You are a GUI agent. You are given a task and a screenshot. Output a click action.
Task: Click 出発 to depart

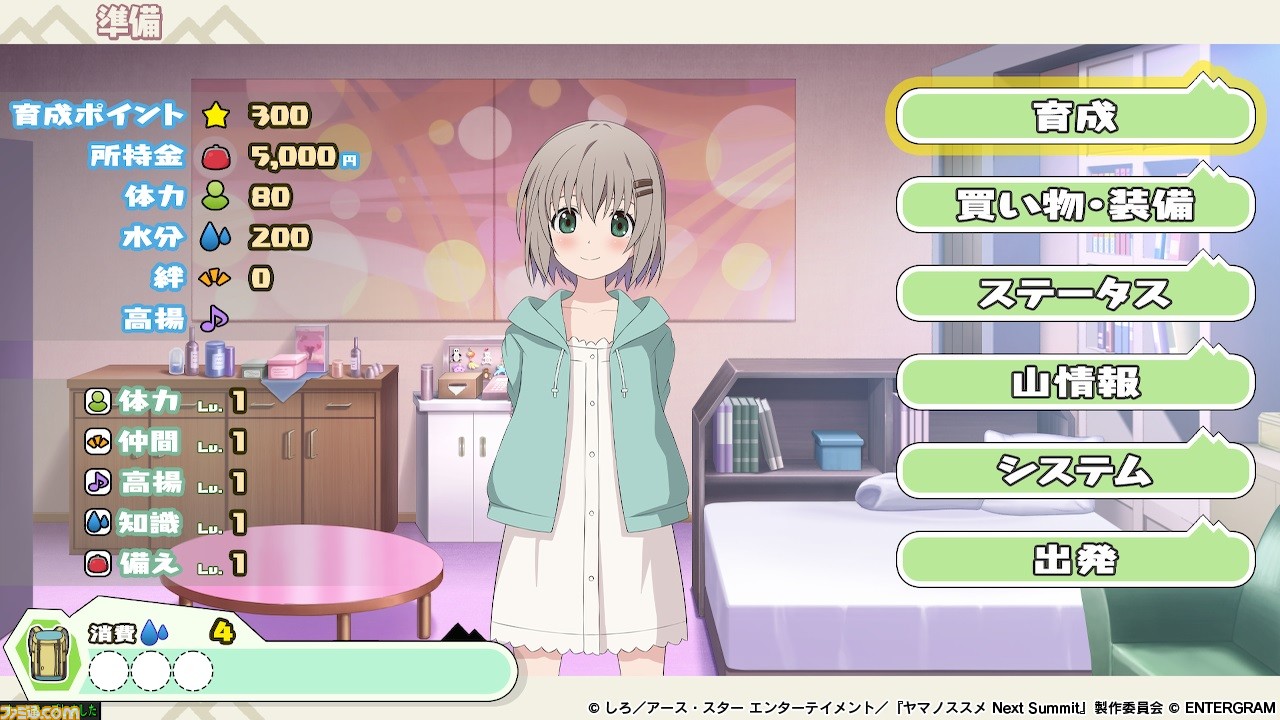coord(1075,560)
